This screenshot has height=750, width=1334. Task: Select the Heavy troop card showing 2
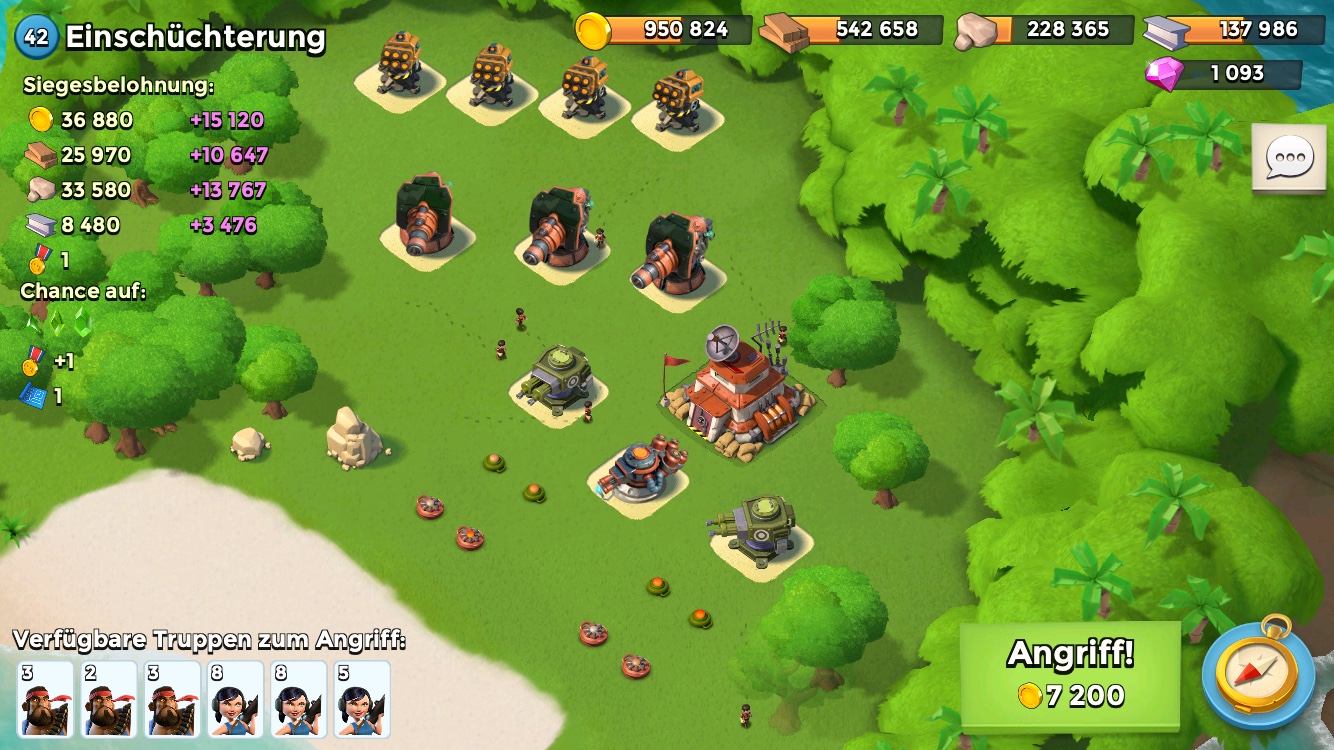[109, 698]
